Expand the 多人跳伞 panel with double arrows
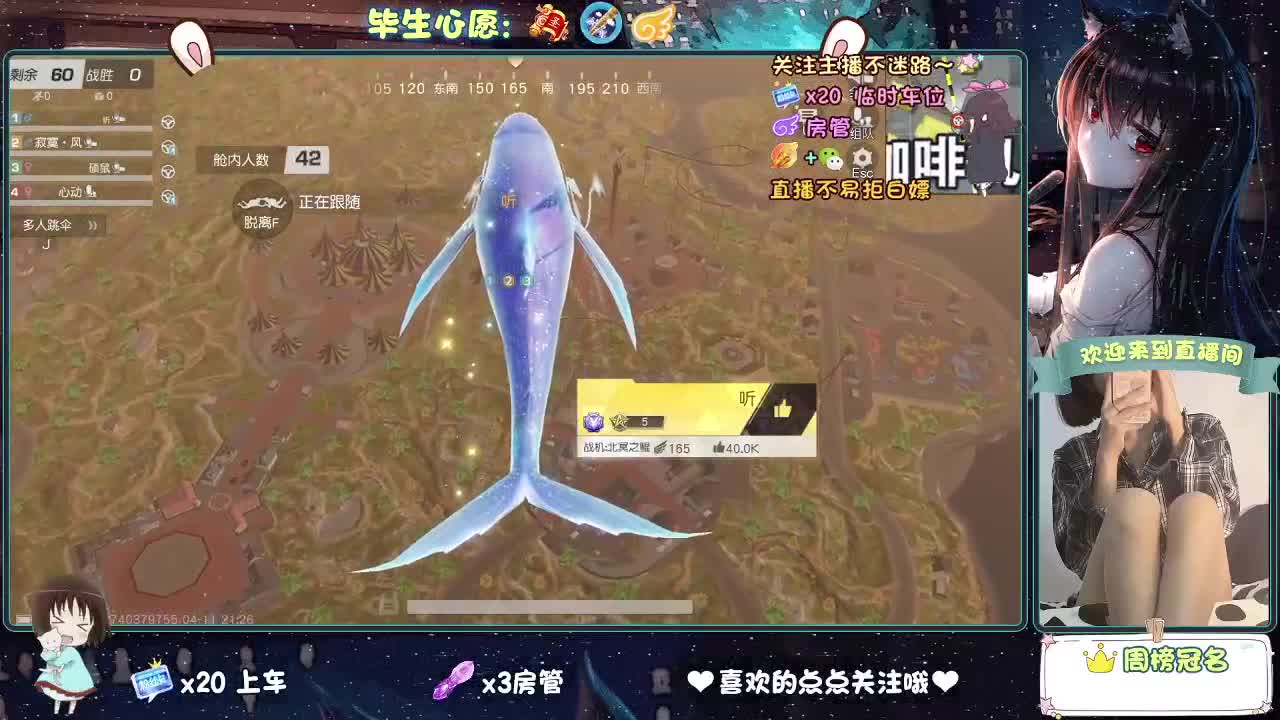This screenshot has width=1280, height=720. click(92, 224)
